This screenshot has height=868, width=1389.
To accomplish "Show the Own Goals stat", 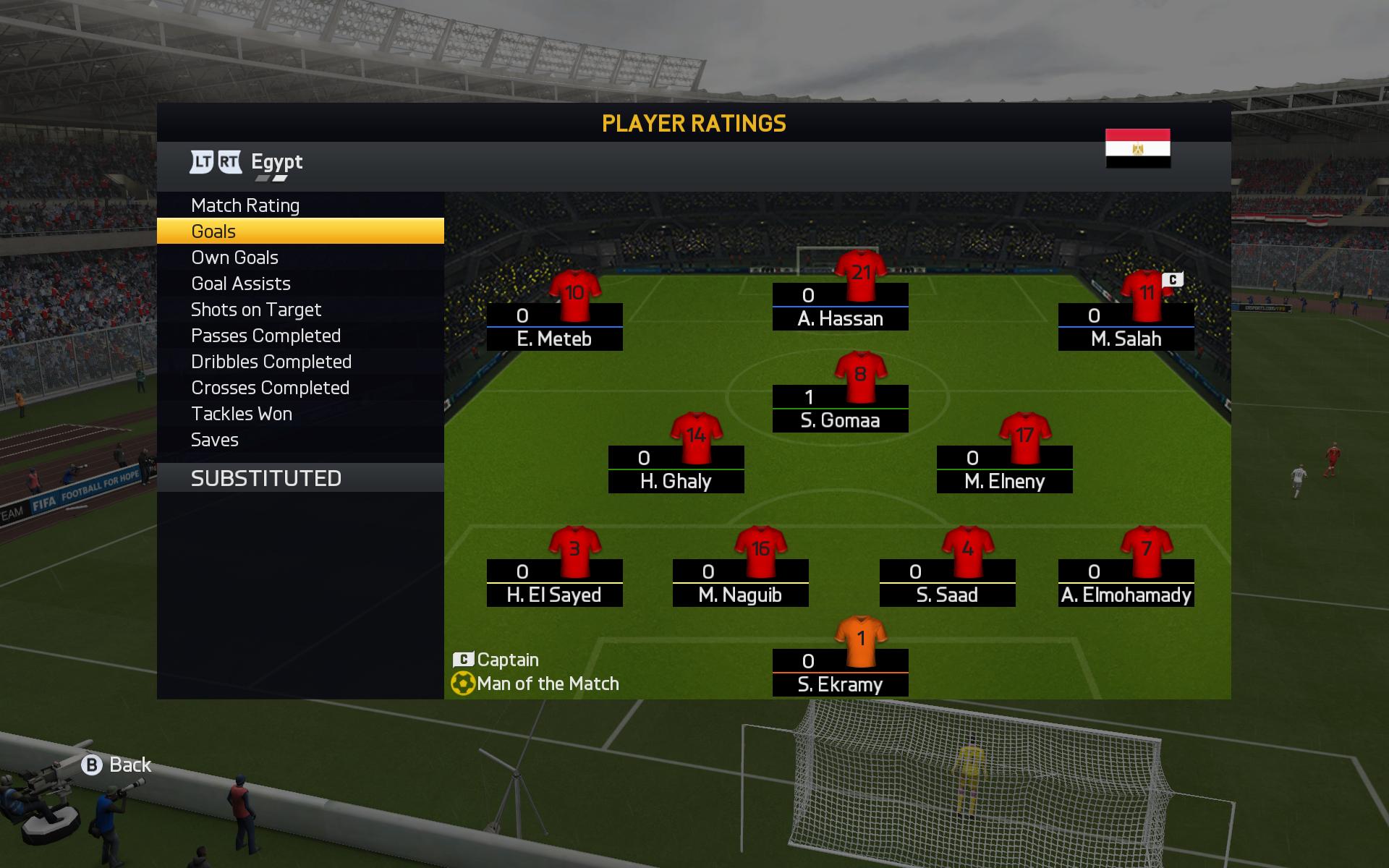I will tap(234, 258).
